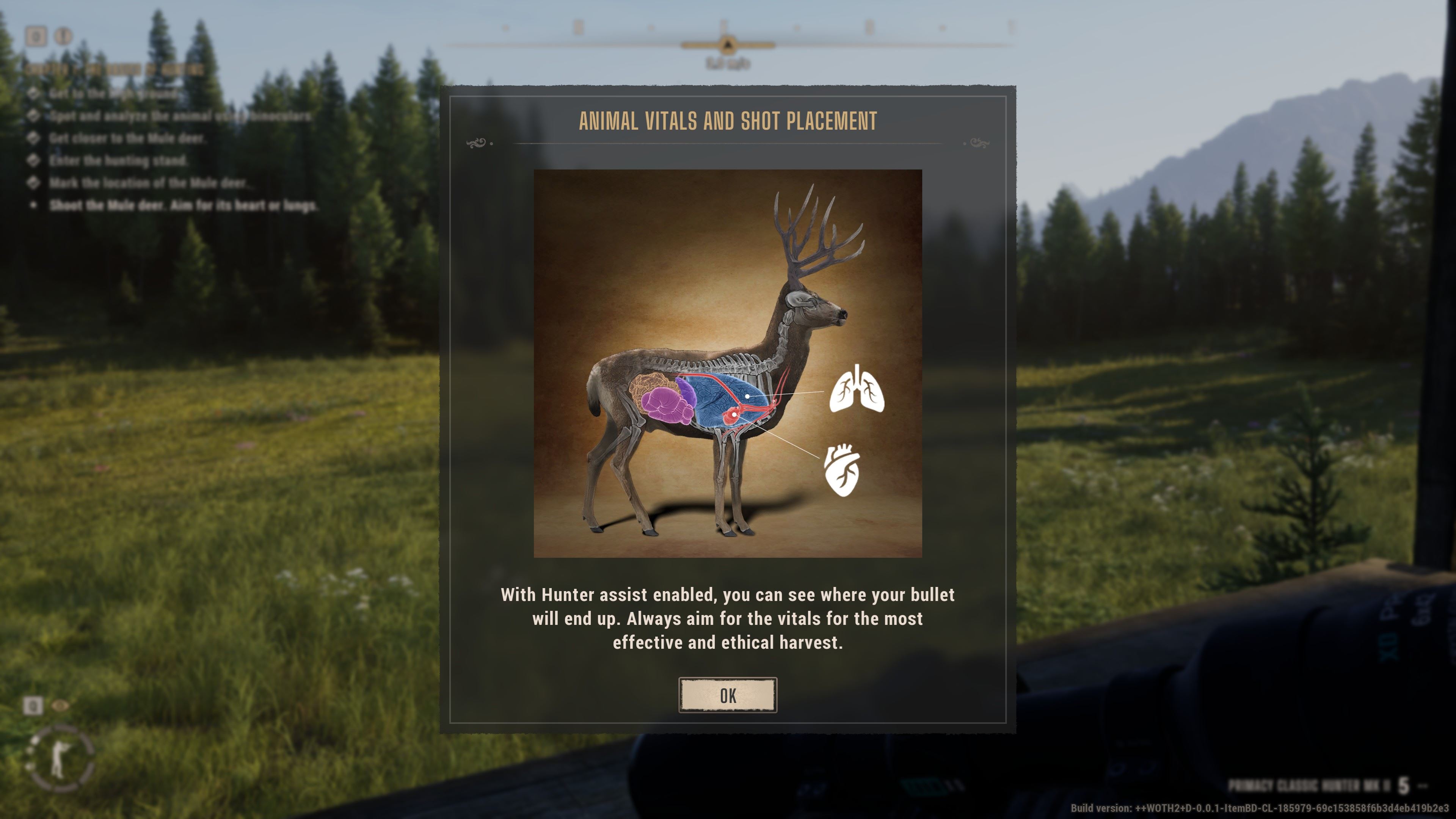Confirm the tutorial with the OK button
Image resolution: width=1456 pixels, height=819 pixels.
coord(728,695)
